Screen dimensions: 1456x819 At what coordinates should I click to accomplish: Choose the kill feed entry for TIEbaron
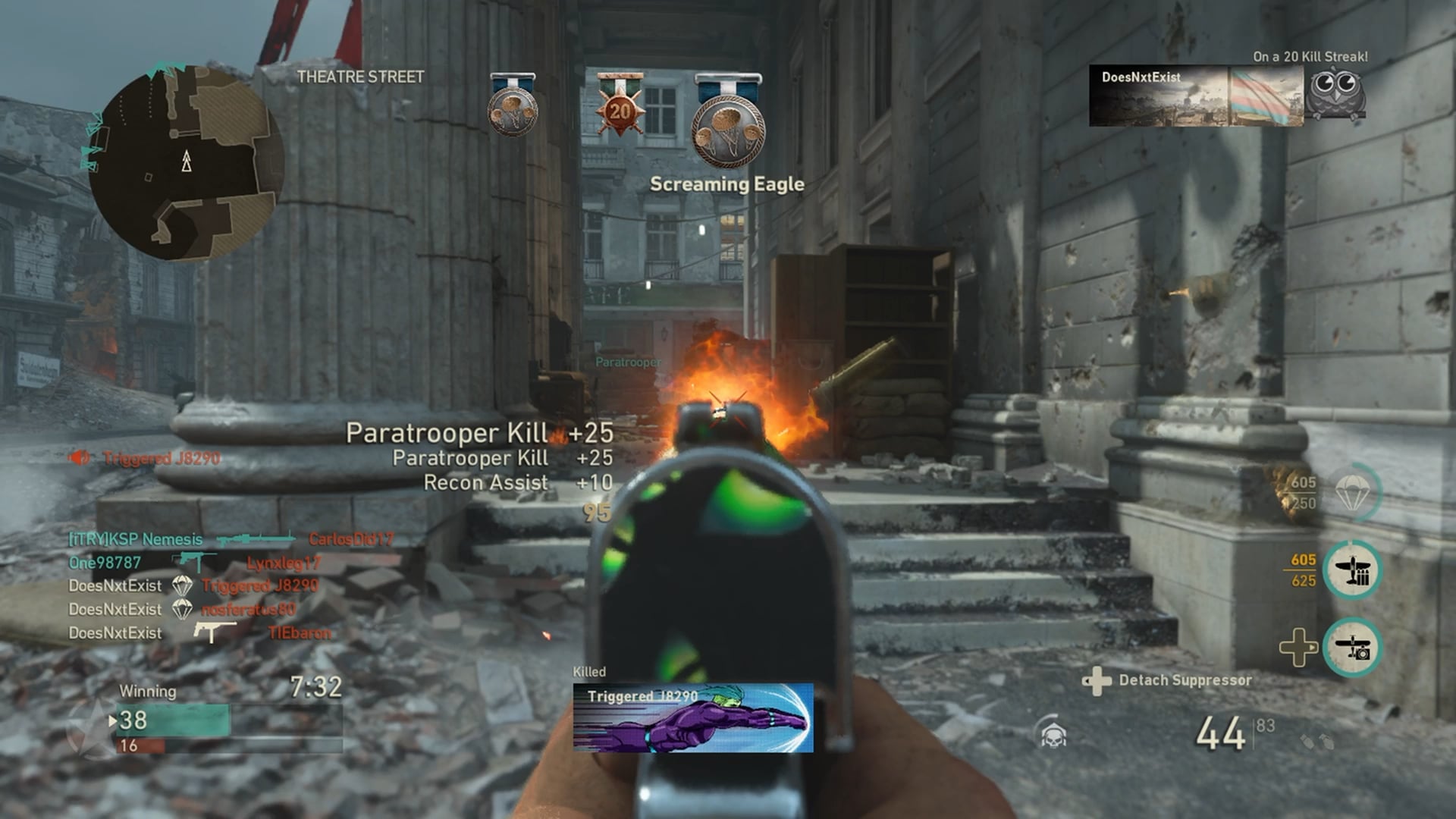pyautogui.click(x=199, y=632)
